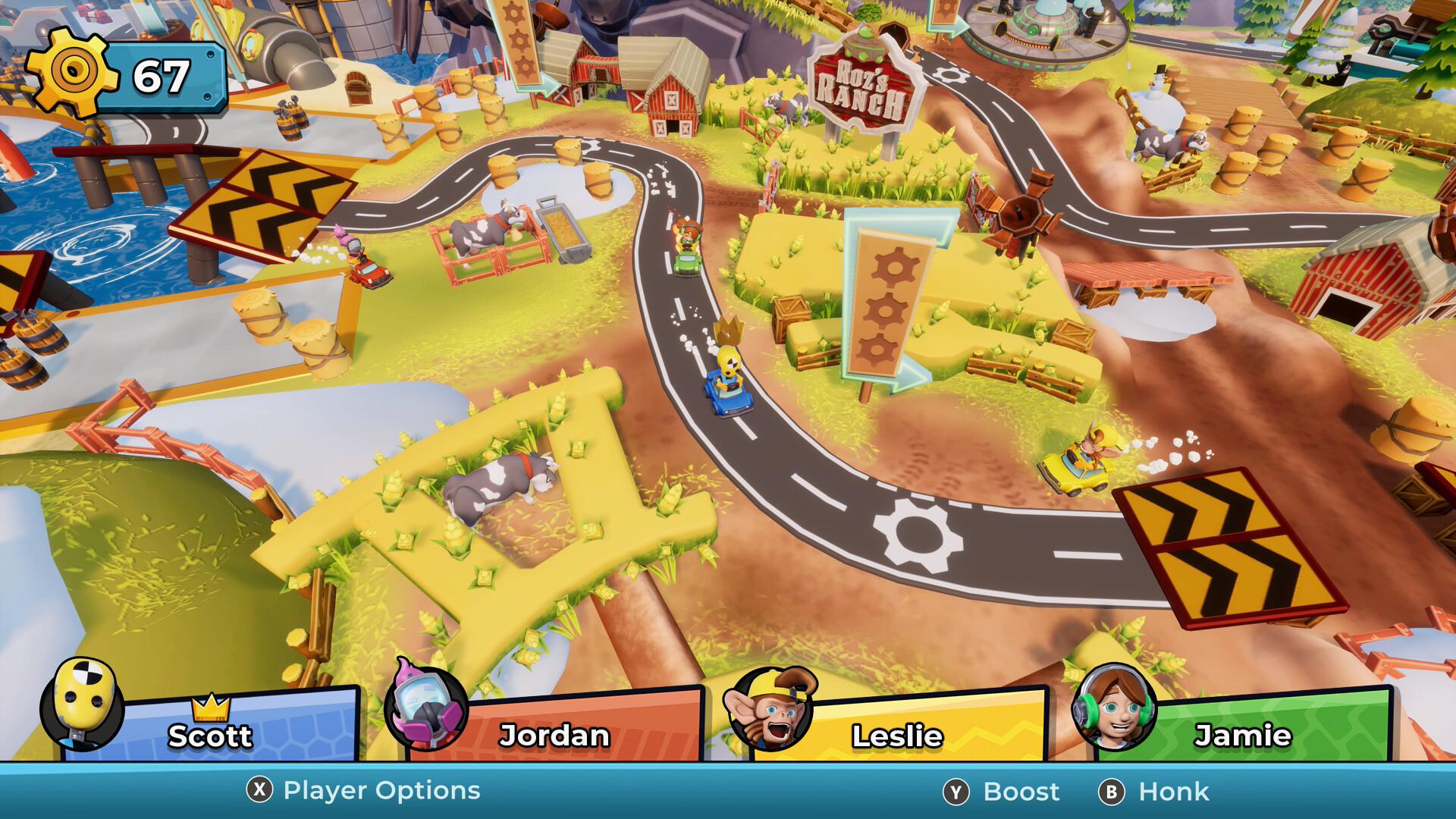
Task: Click the gear currency counter icon
Action: pyautogui.click(x=72, y=72)
